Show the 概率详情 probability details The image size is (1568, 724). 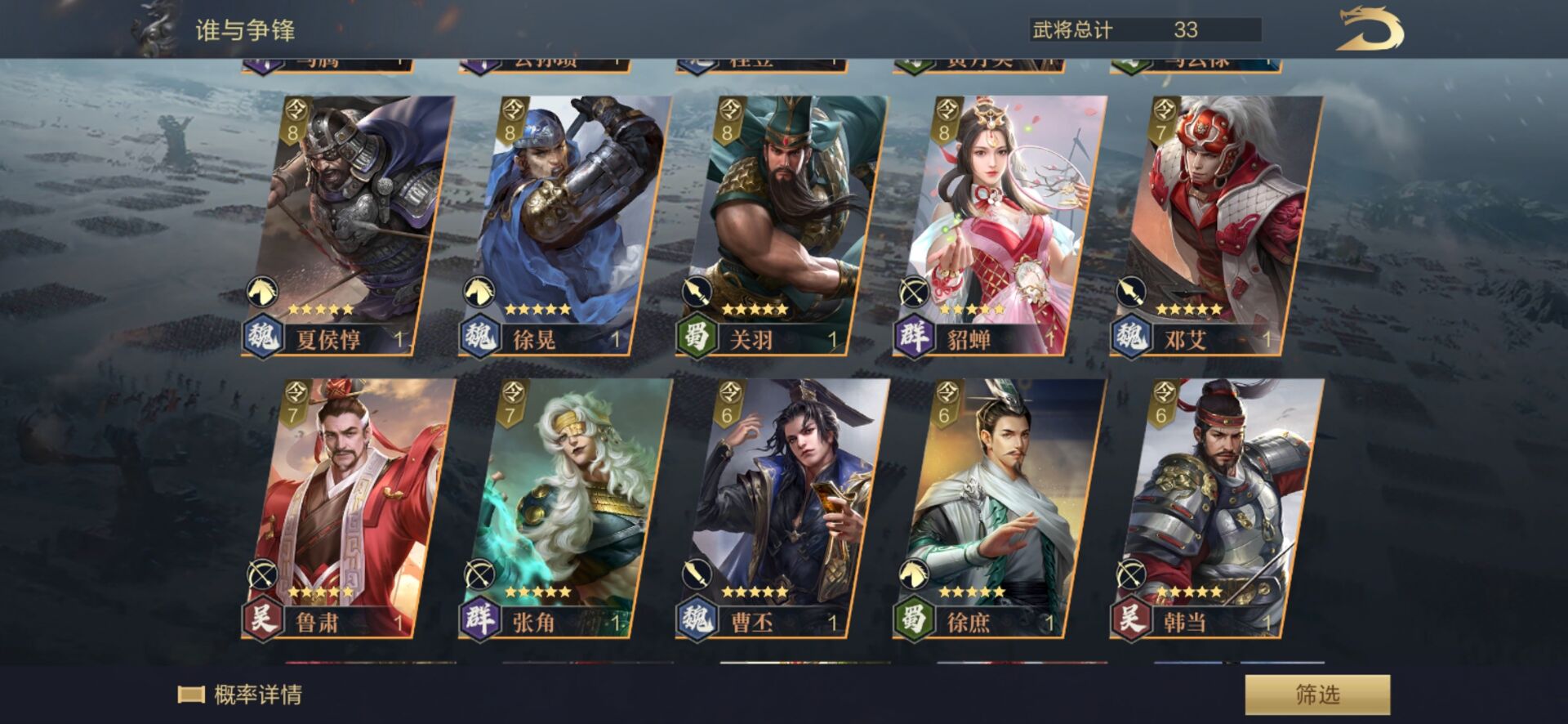[242, 695]
